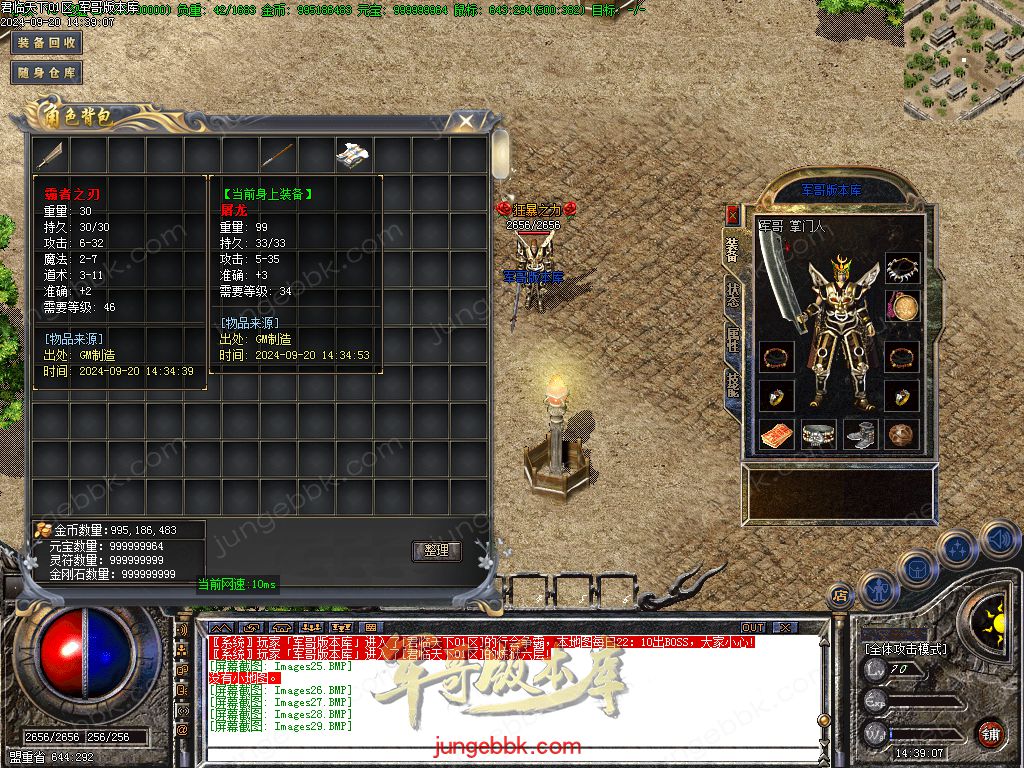Close the 角色背包 bag window
The image size is (1024, 768).
pos(466,121)
